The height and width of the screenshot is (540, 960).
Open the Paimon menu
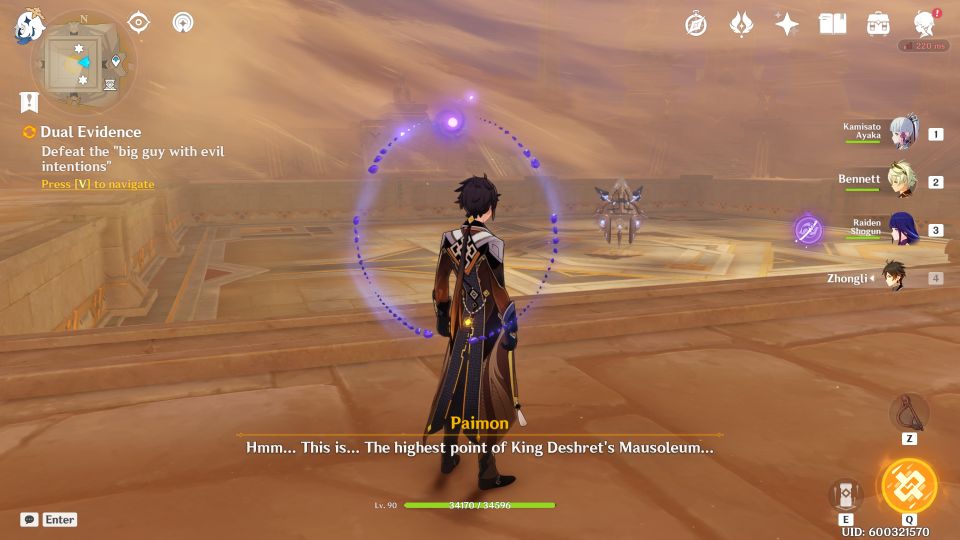26,27
